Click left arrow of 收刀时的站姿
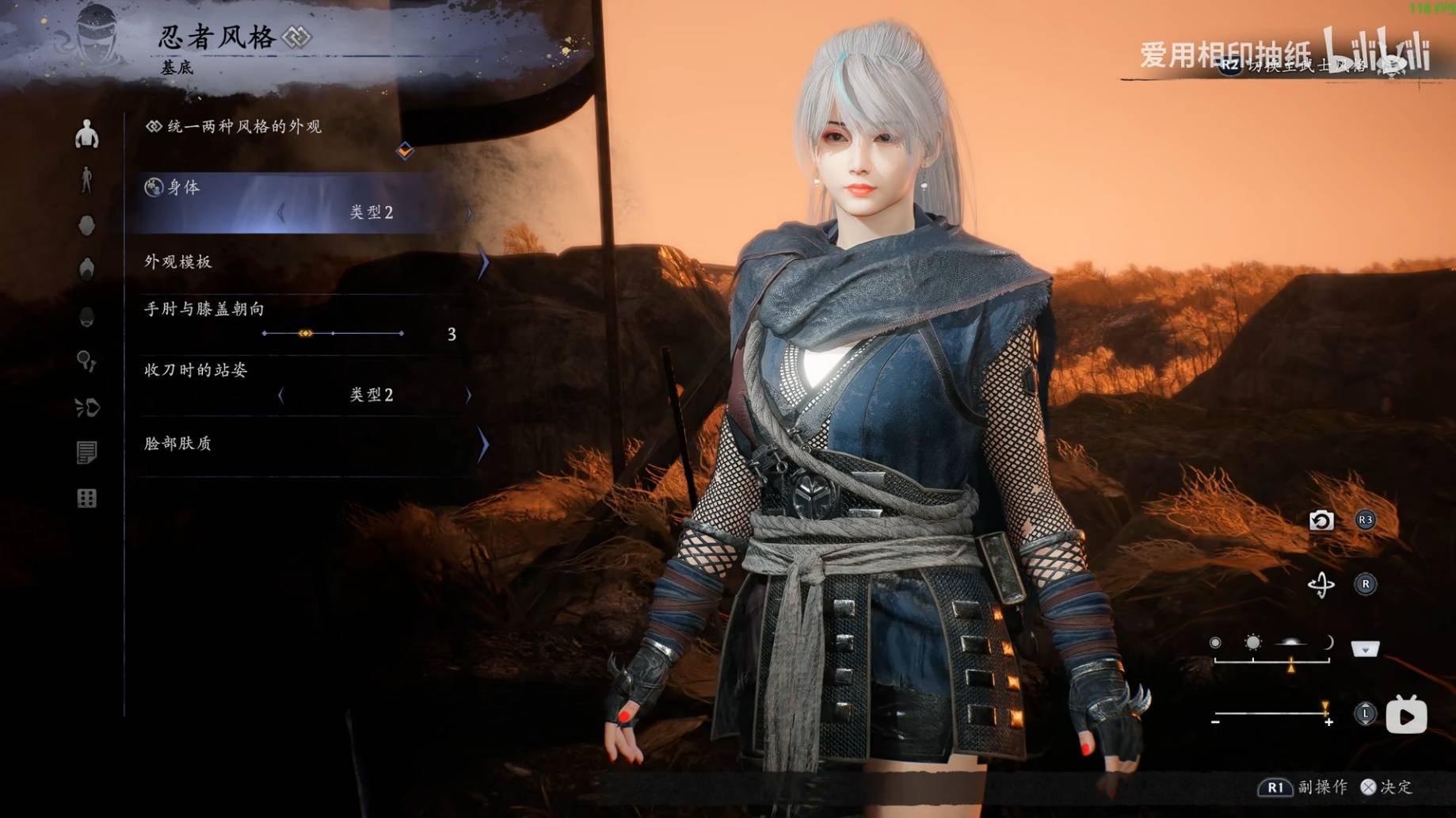 click(281, 395)
